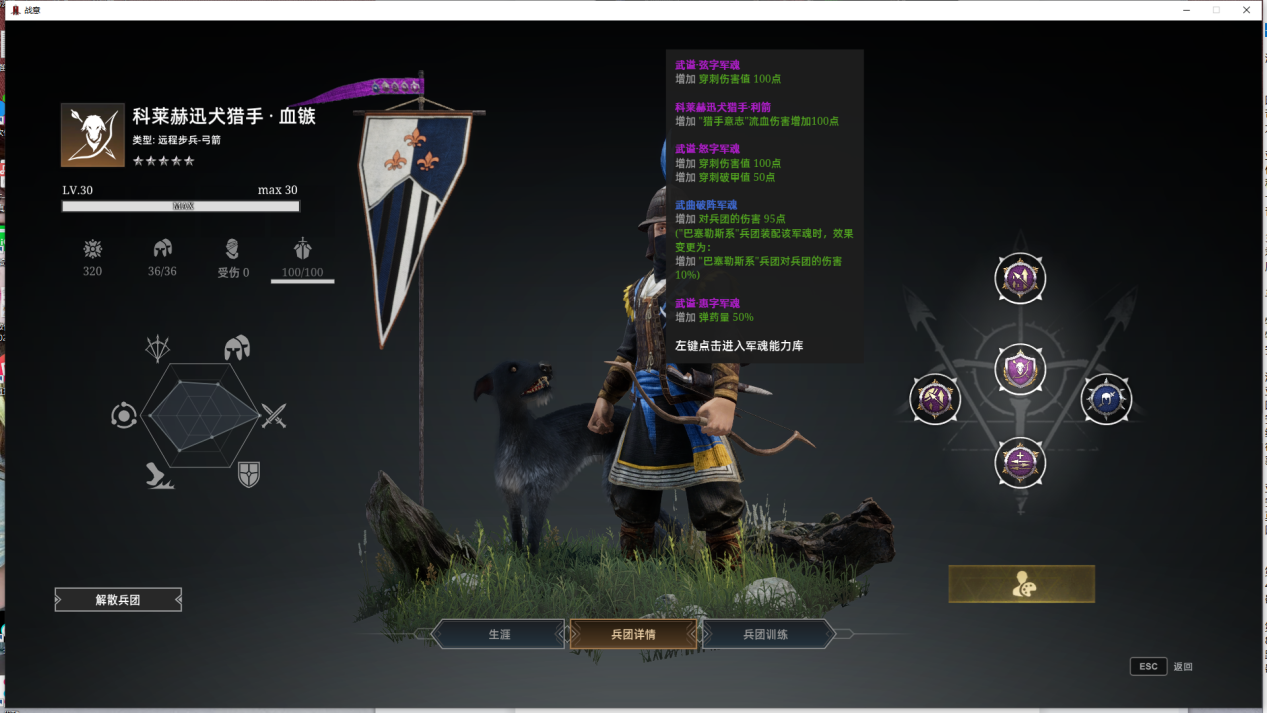This screenshot has height=713, width=1267.
Task: Open the bottom purple arrows soul
Action: tap(1020, 463)
